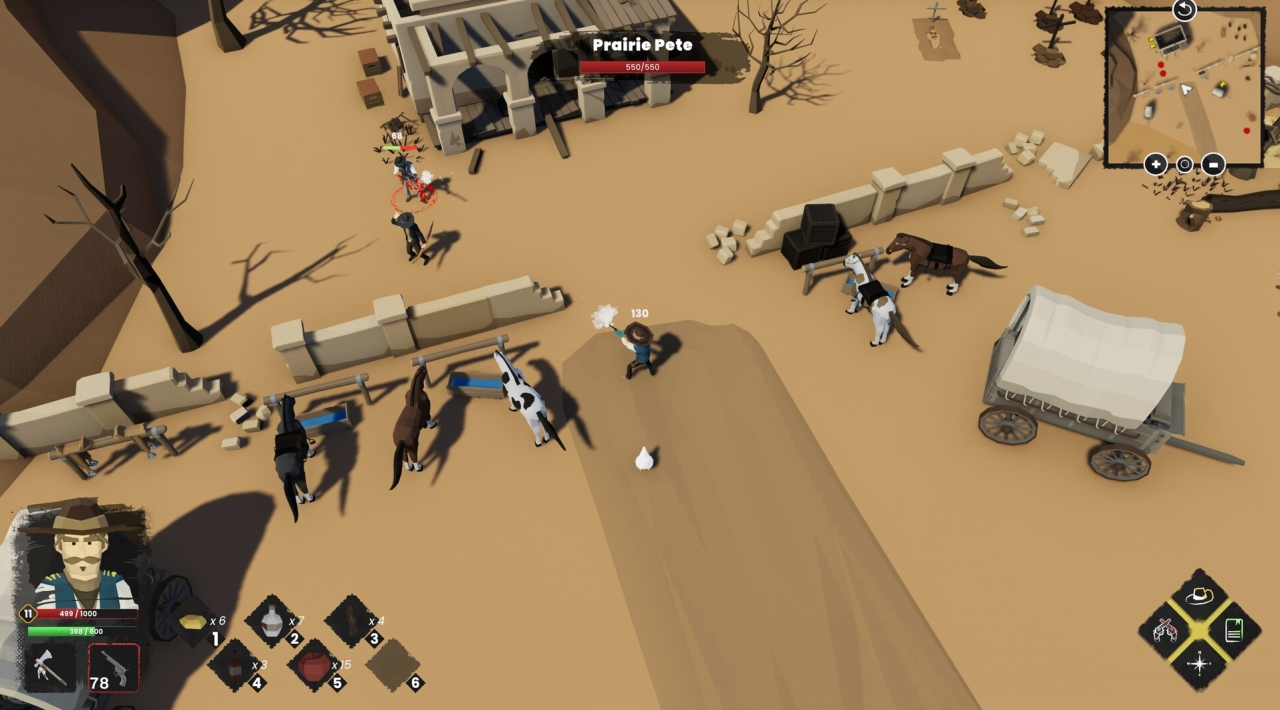This screenshot has height=710, width=1280.
Task: Zoom in the minimap with plus button
Action: (x=1155, y=164)
